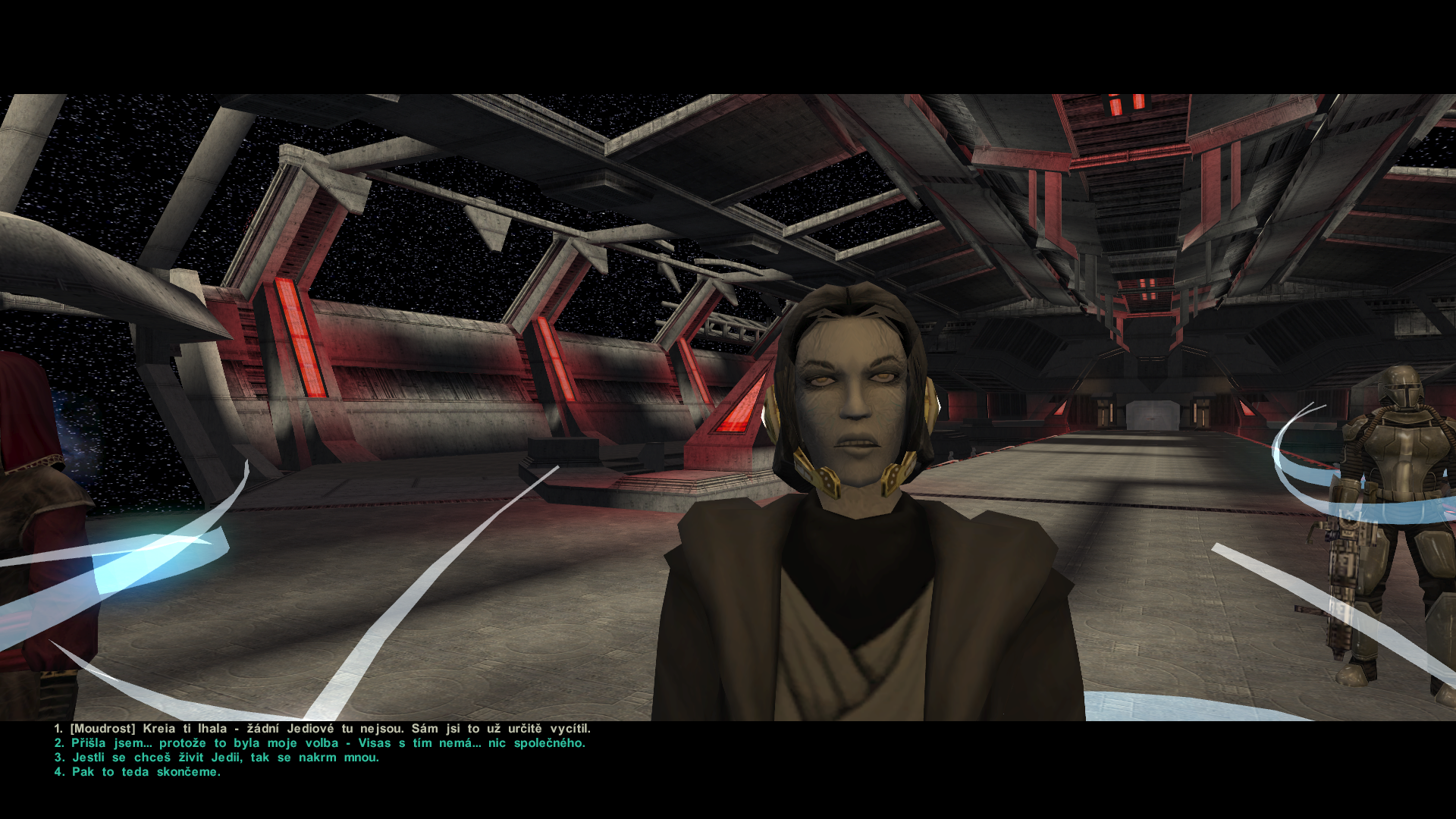Pick reply "Přišla jsem… protože to byla moje volba"
The image size is (1456, 819).
[227, 743]
